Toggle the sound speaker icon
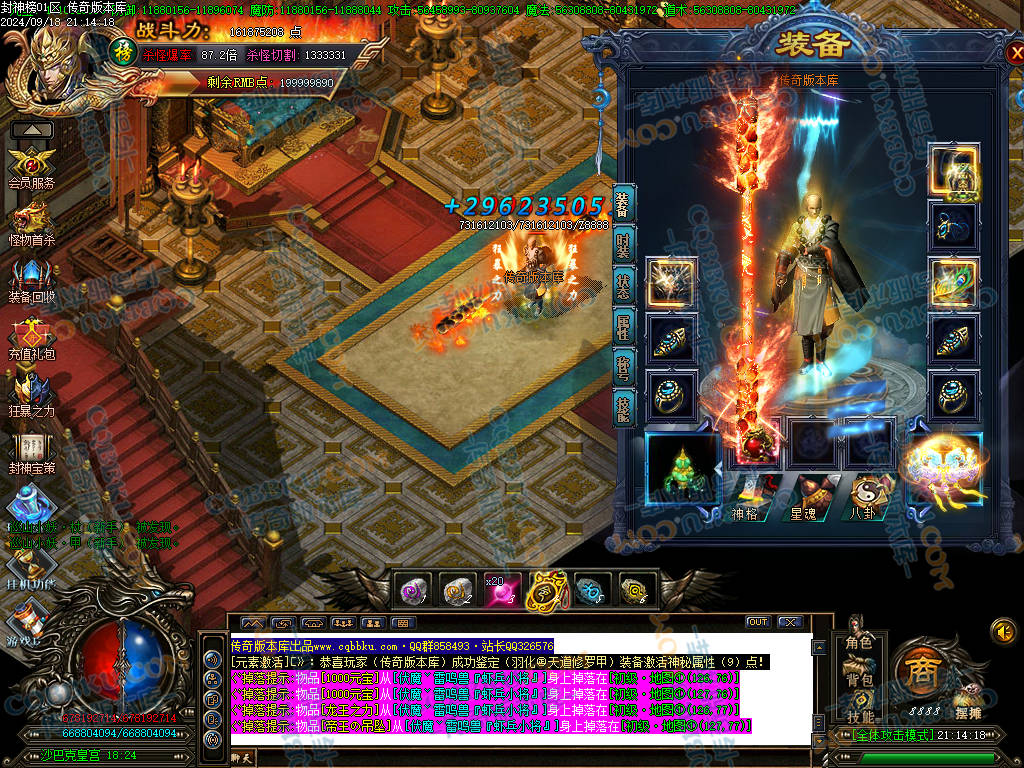 (1003, 631)
